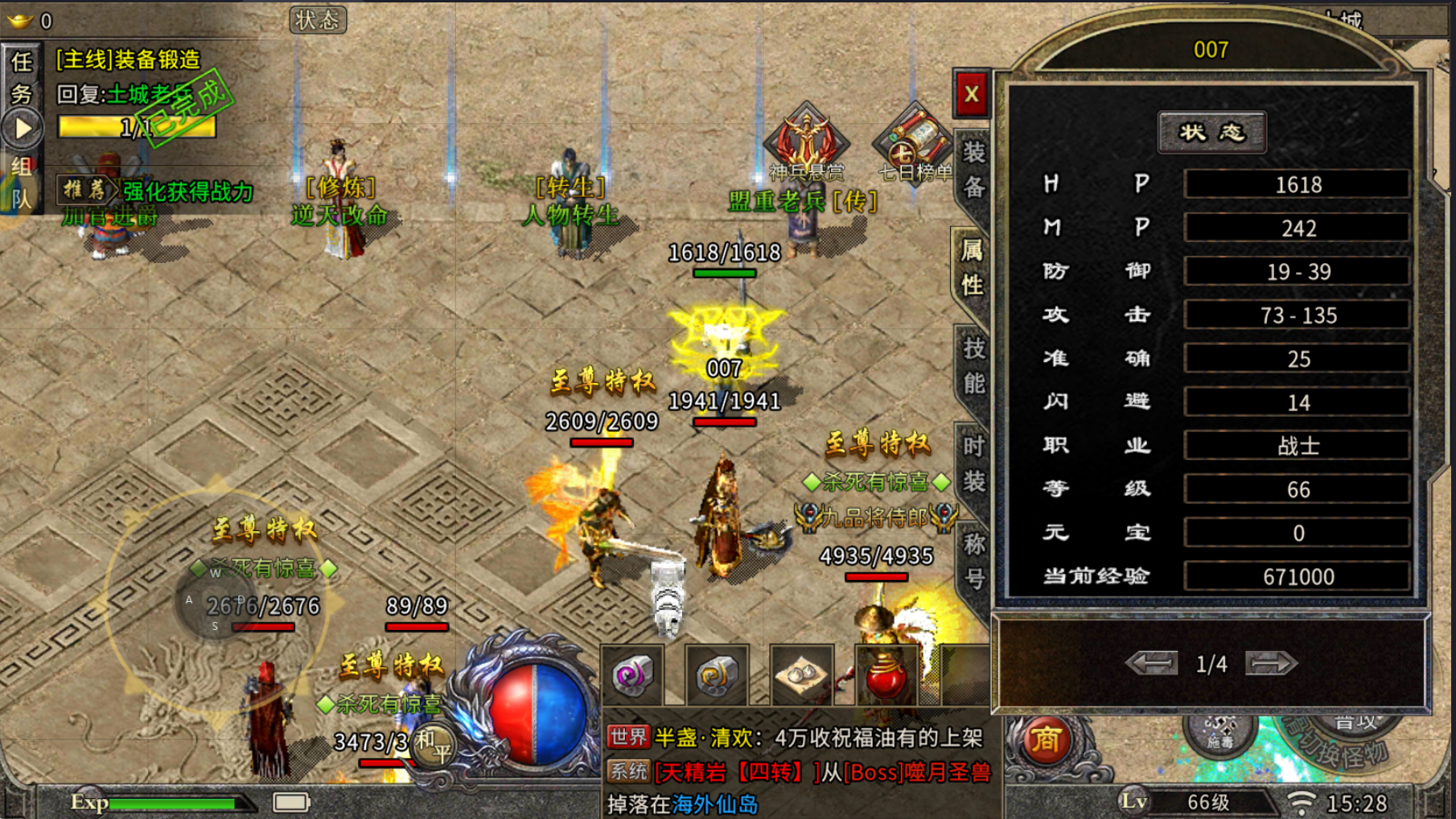Select the 属性 attributes tab
Image resolution: width=1456 pixels, height=819 pixels.
[x=973, y=267]
